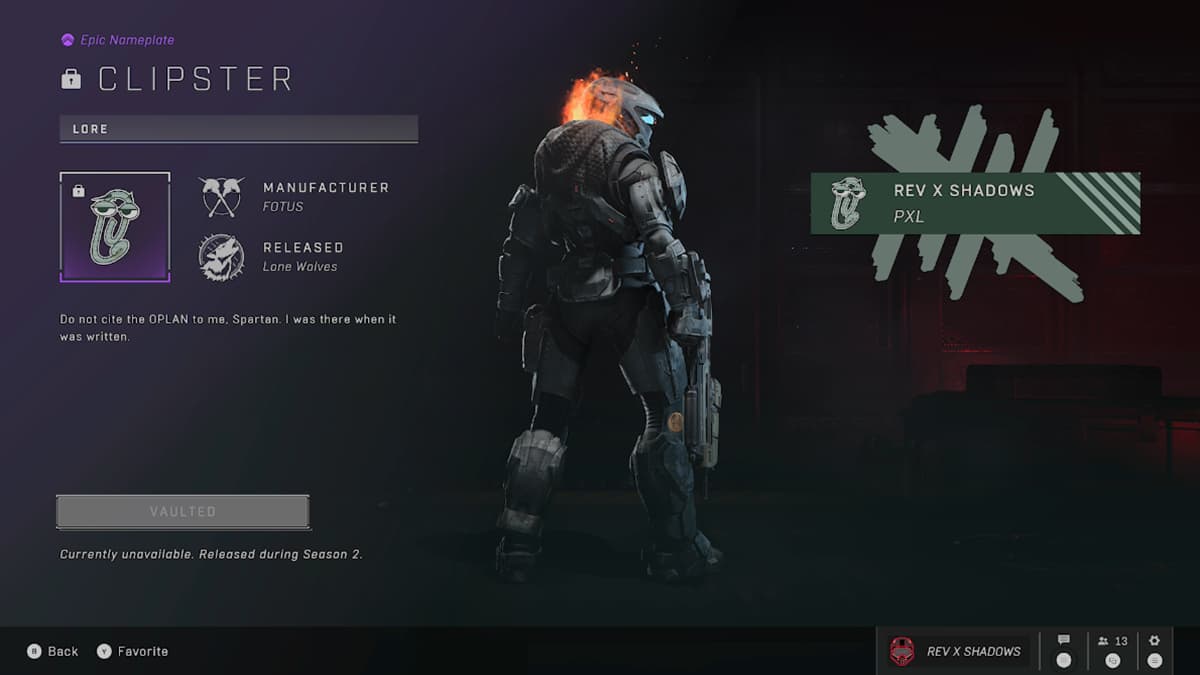Select the Lore tab header
This screenshot has height=675, width=1200.
point(238,129)
